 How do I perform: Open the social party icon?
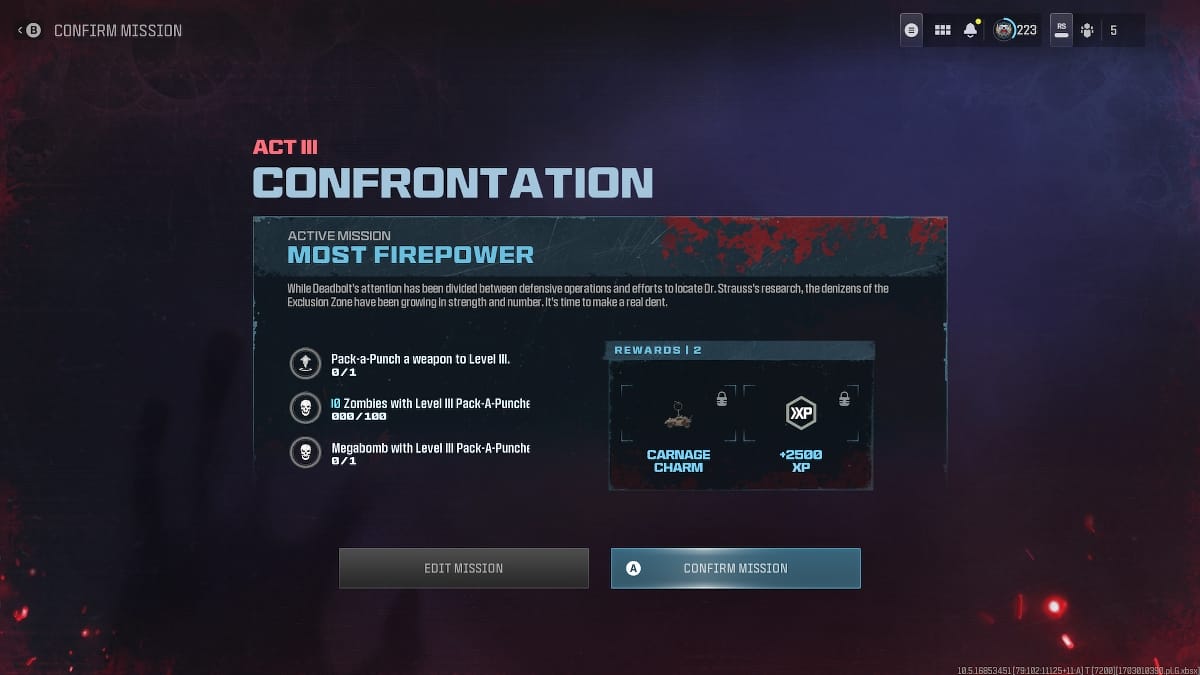[x=1087, y=30]
